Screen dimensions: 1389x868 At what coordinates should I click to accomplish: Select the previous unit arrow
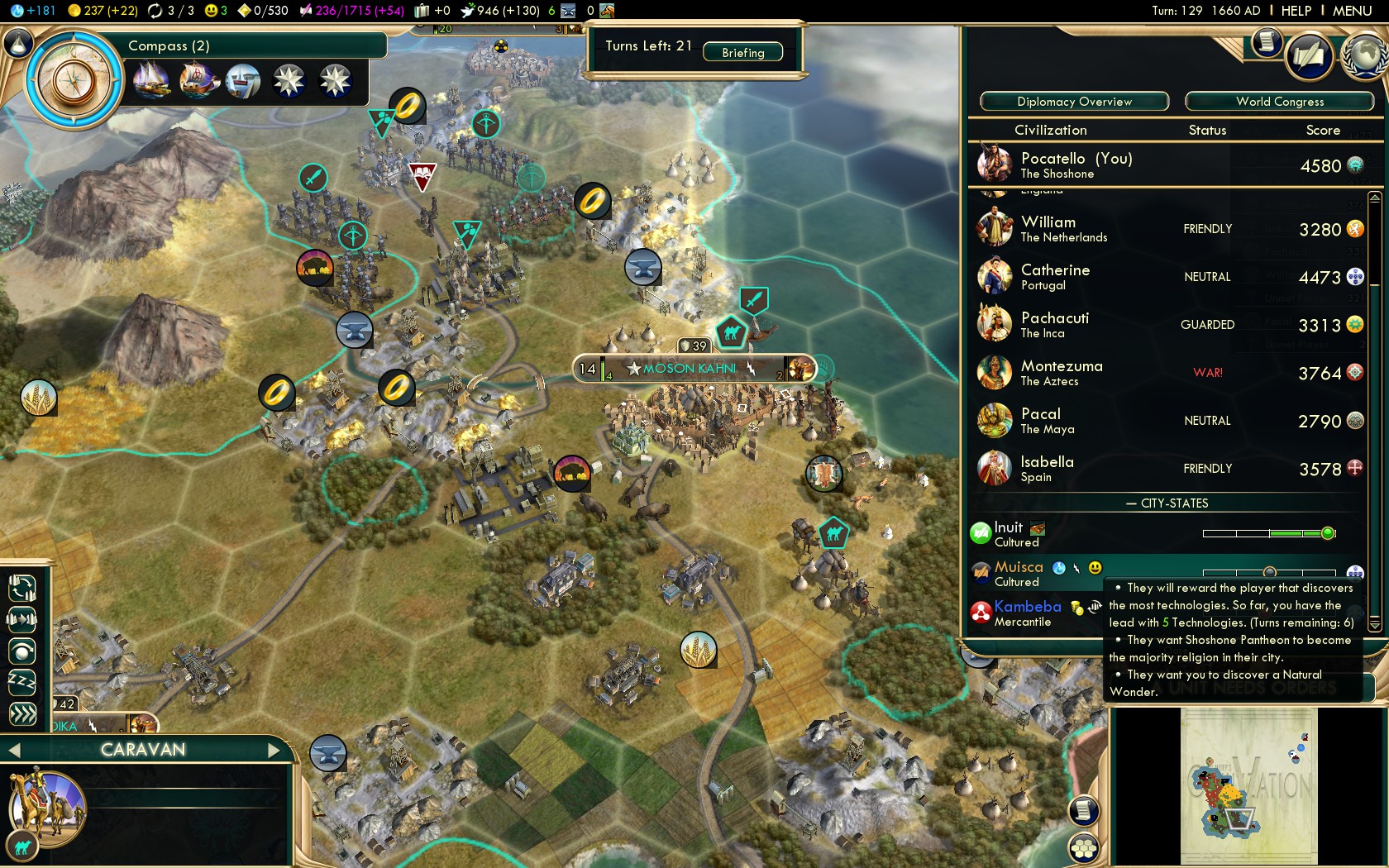(13, 751)
